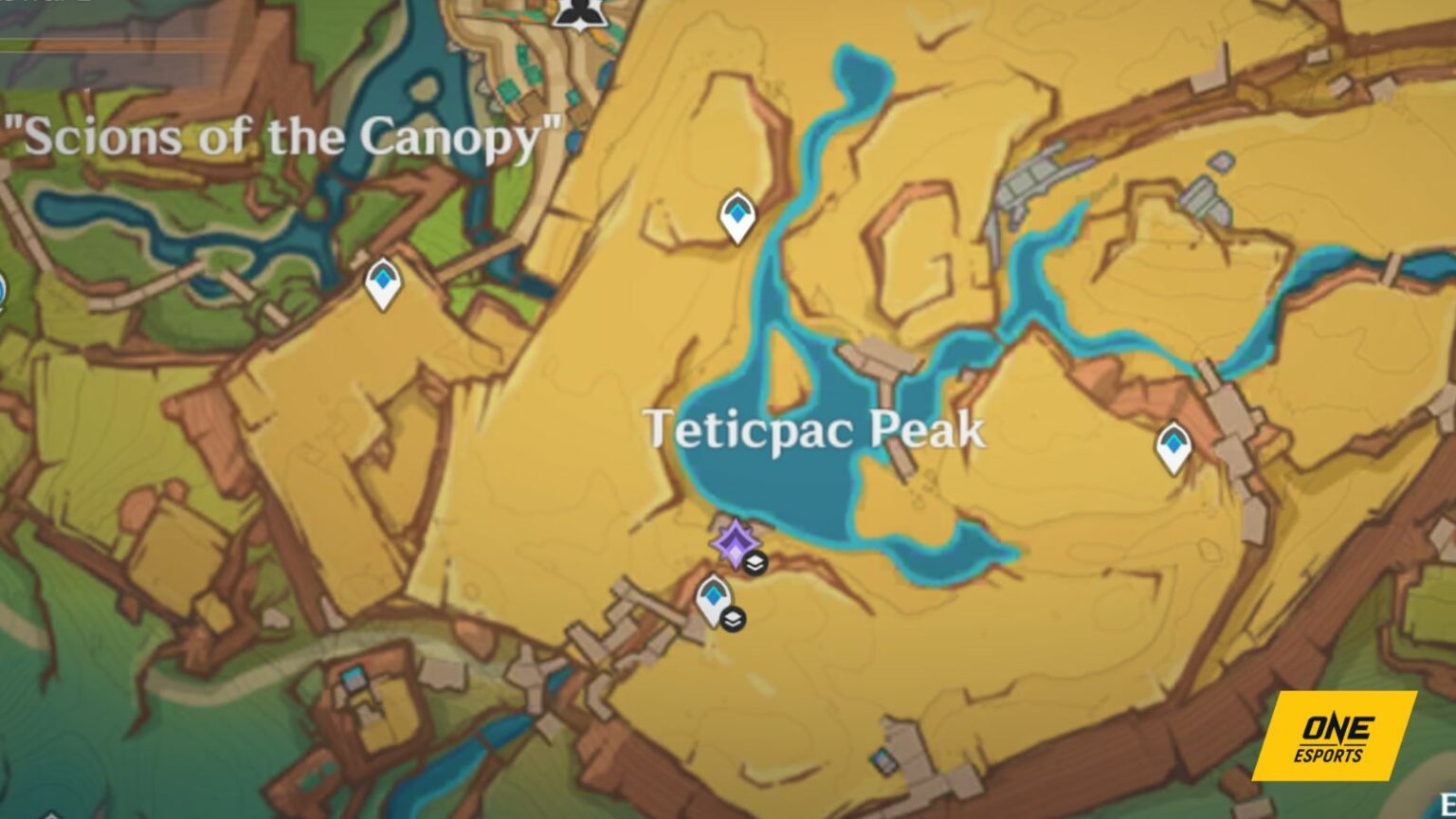Select the purple domain marker at Teticpac Peak

[x=737, y=542]
